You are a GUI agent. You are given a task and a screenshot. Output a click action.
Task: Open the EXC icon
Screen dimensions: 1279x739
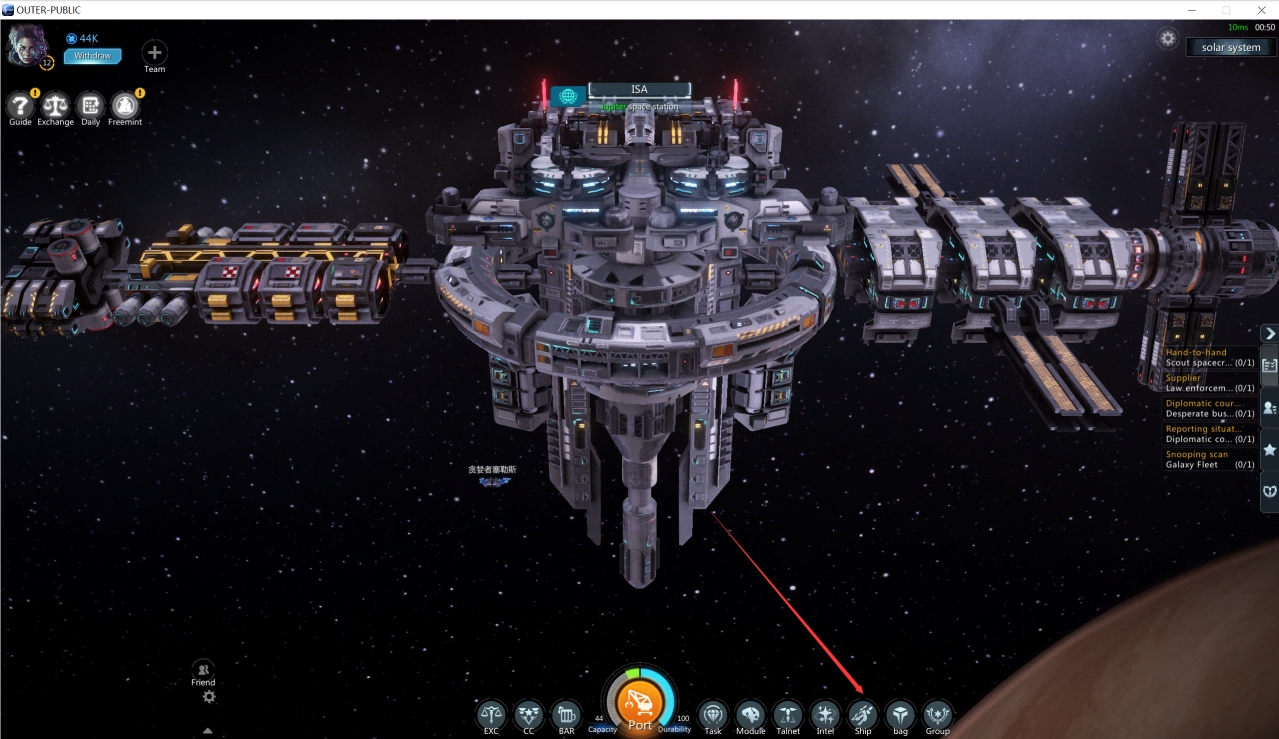[x=491, y=714]
